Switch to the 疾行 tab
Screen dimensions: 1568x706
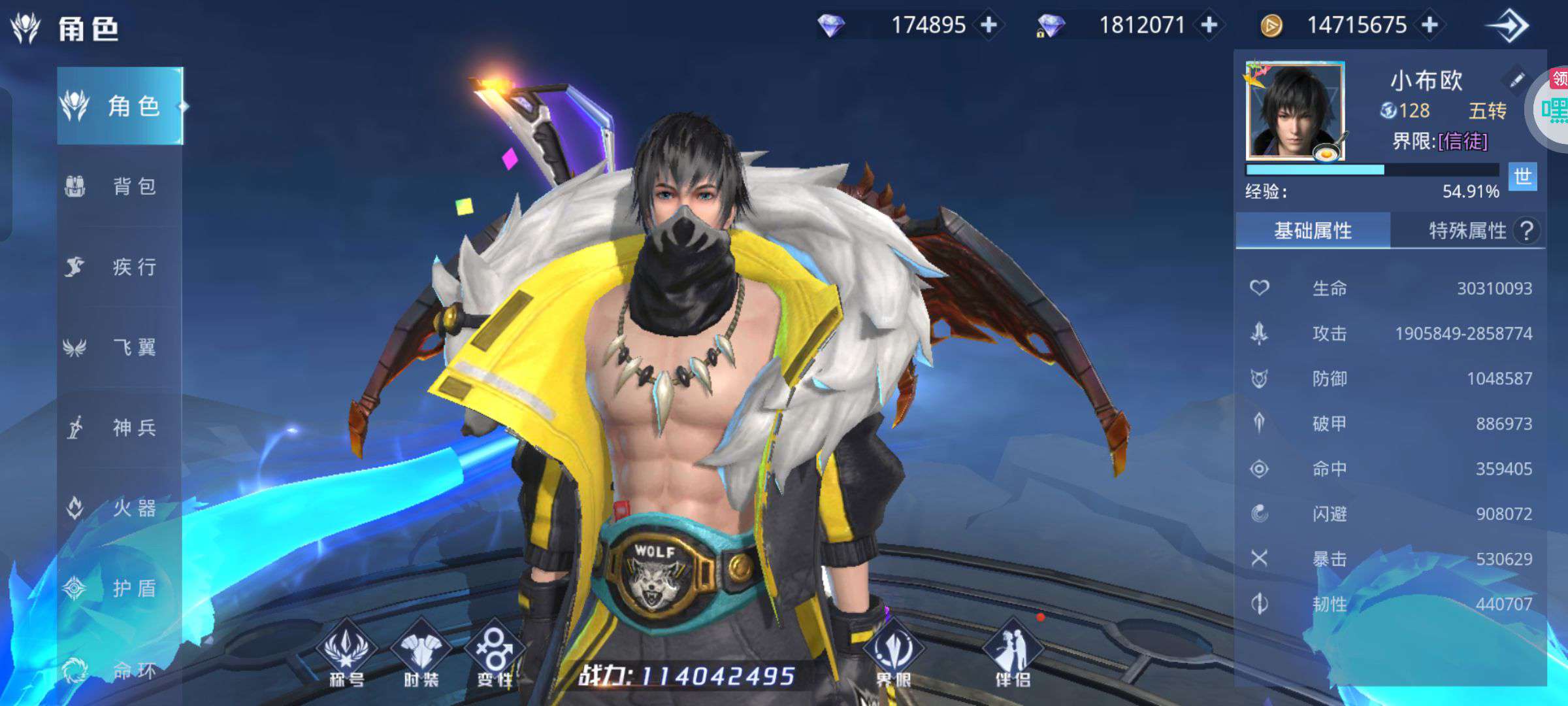pyautogui.click(x=120, y=267)
